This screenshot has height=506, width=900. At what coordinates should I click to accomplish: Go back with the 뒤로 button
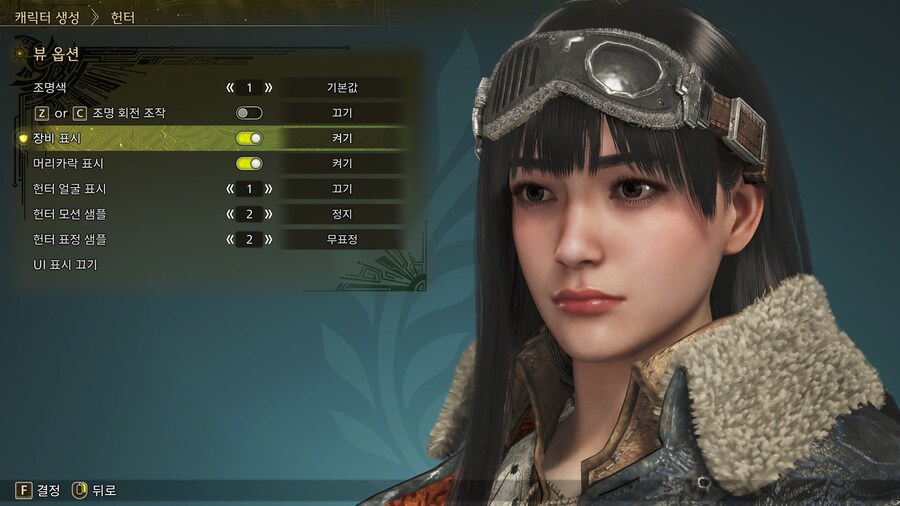[x=93, y=490]
